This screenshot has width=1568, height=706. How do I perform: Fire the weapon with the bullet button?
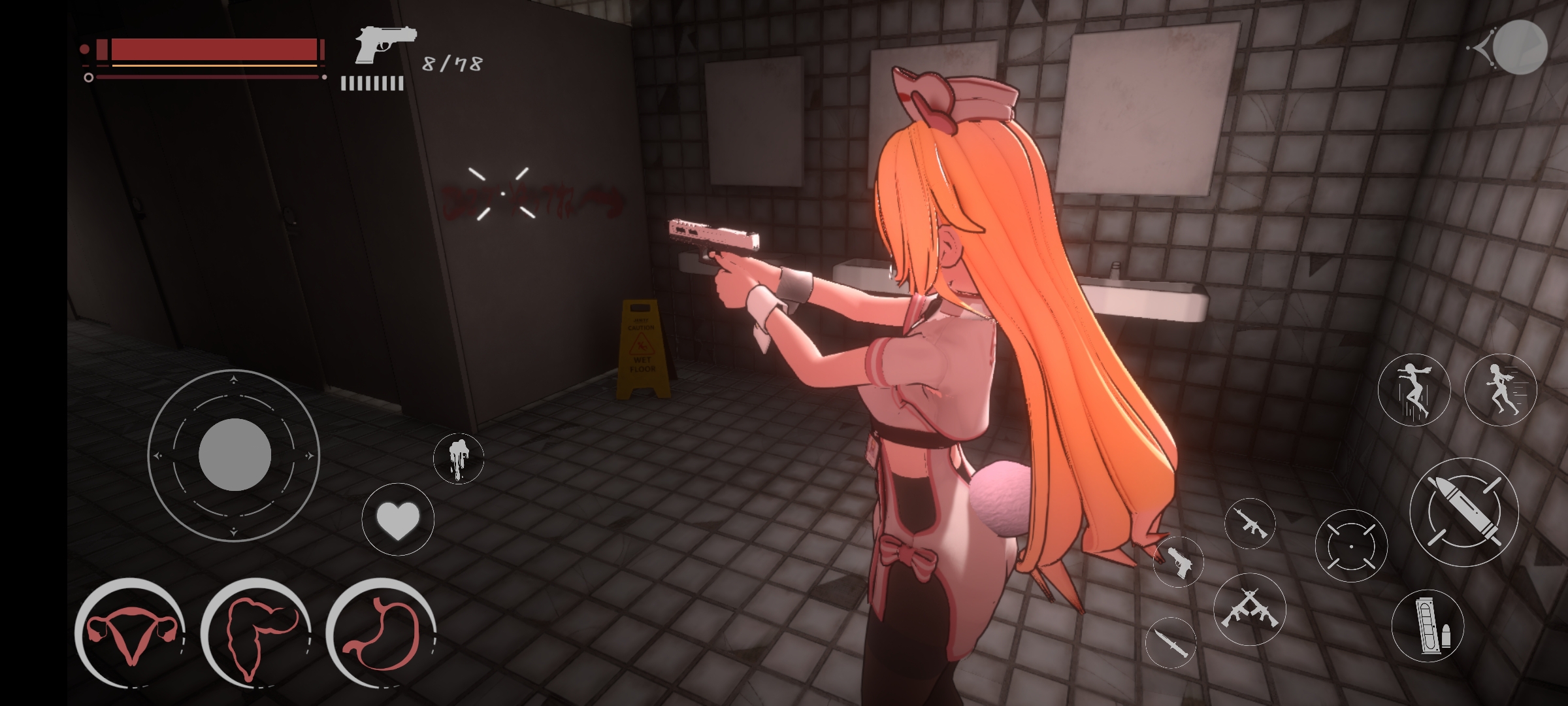pyautogui.click(x=1463, y=512)
